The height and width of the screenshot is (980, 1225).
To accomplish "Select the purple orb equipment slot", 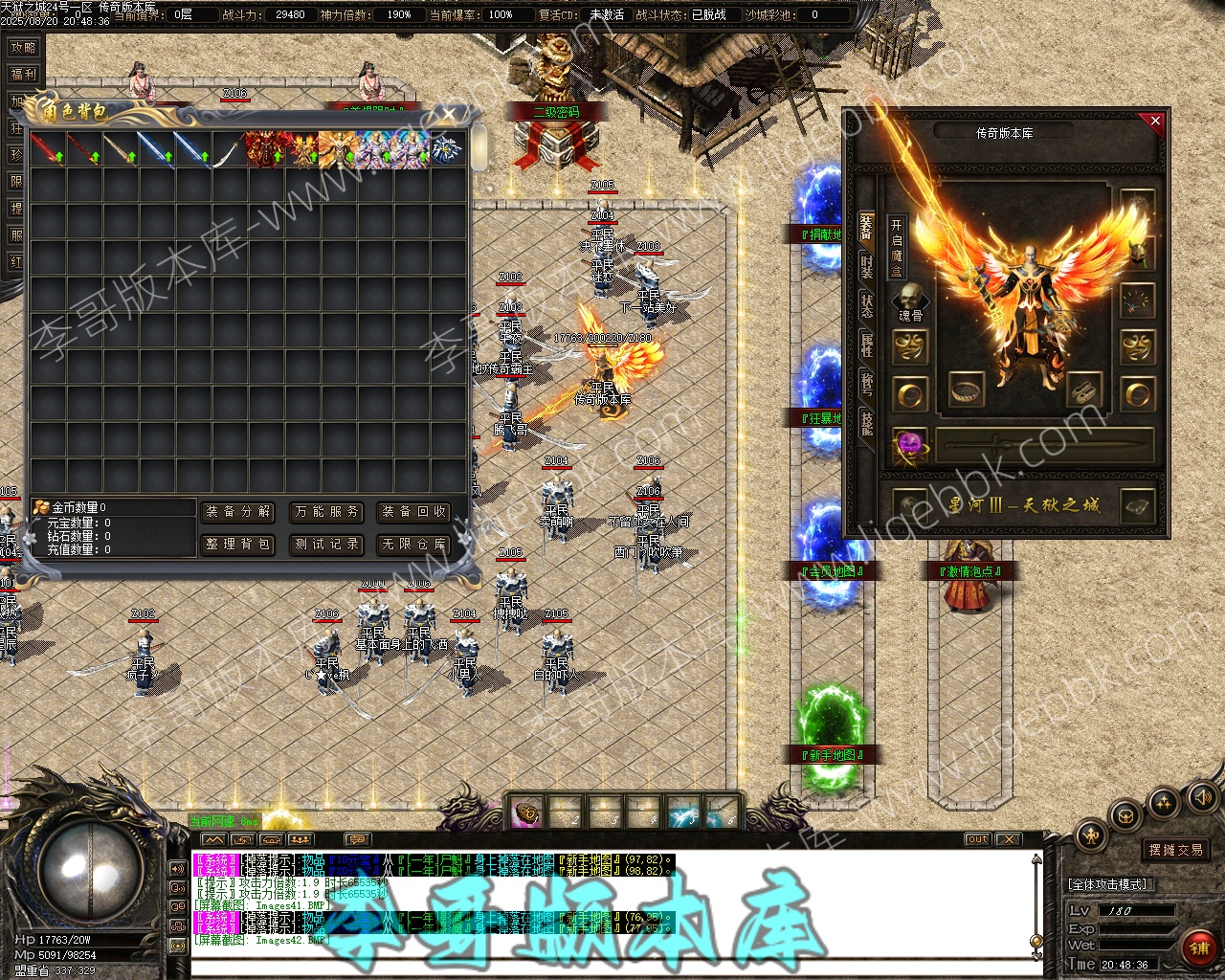I will click(x=909, y=446).
